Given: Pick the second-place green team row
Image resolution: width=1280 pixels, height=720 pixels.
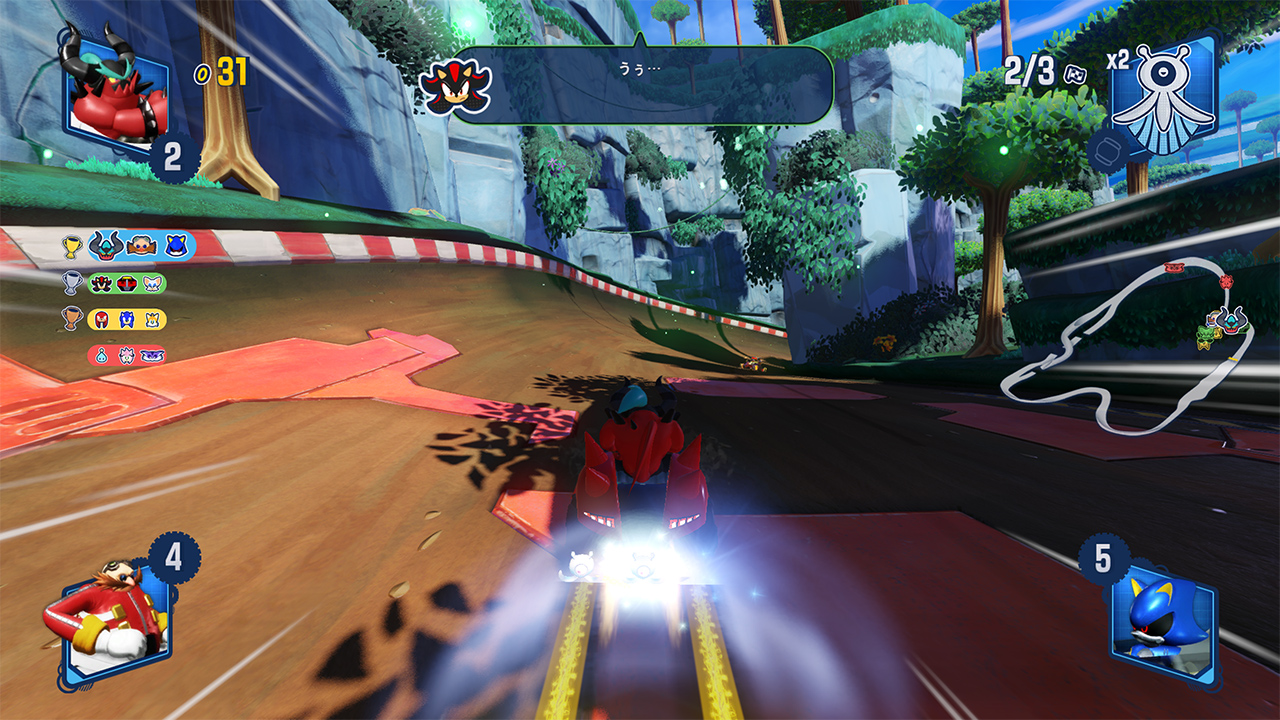Looking at the screenshot, I should click(126, 283).
